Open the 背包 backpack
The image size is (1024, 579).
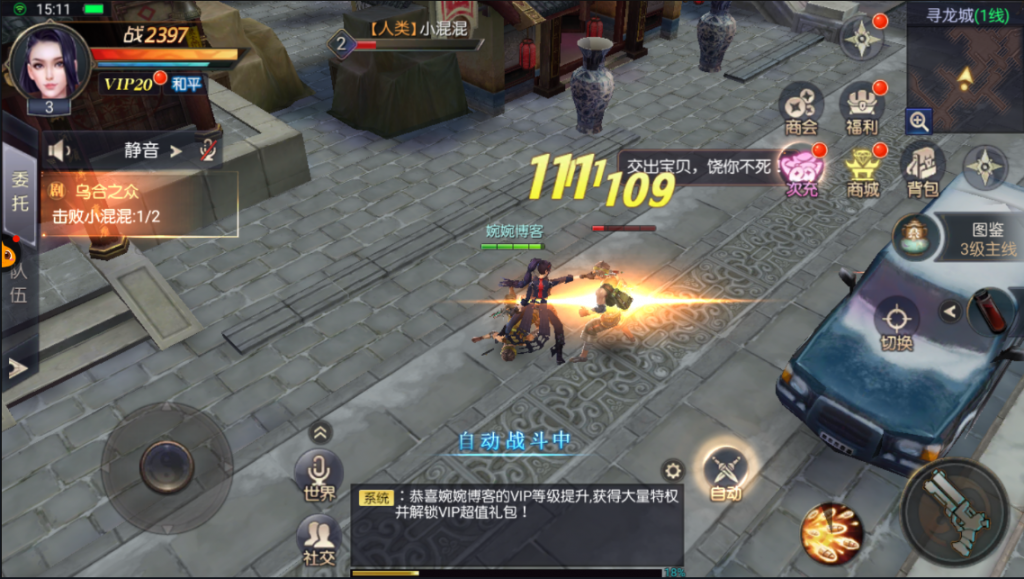tap(922, 168)
